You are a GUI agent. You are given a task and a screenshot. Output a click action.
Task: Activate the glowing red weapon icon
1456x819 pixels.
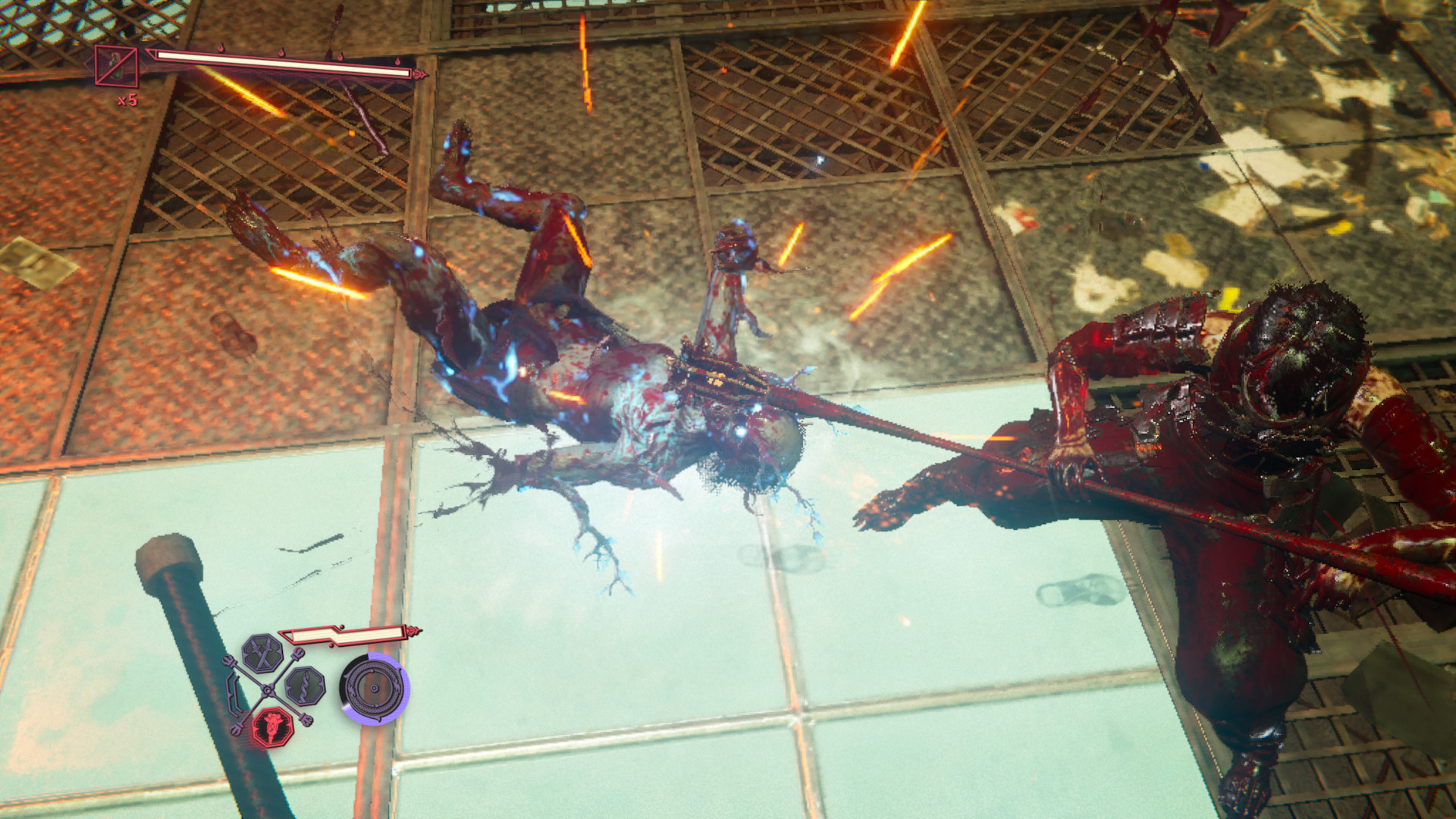coord(271,726)
